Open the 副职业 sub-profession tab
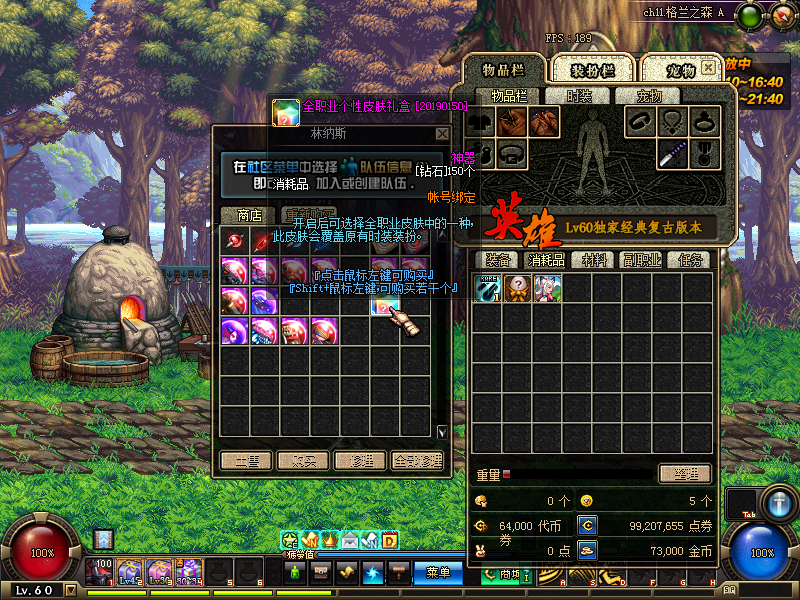 641,260
